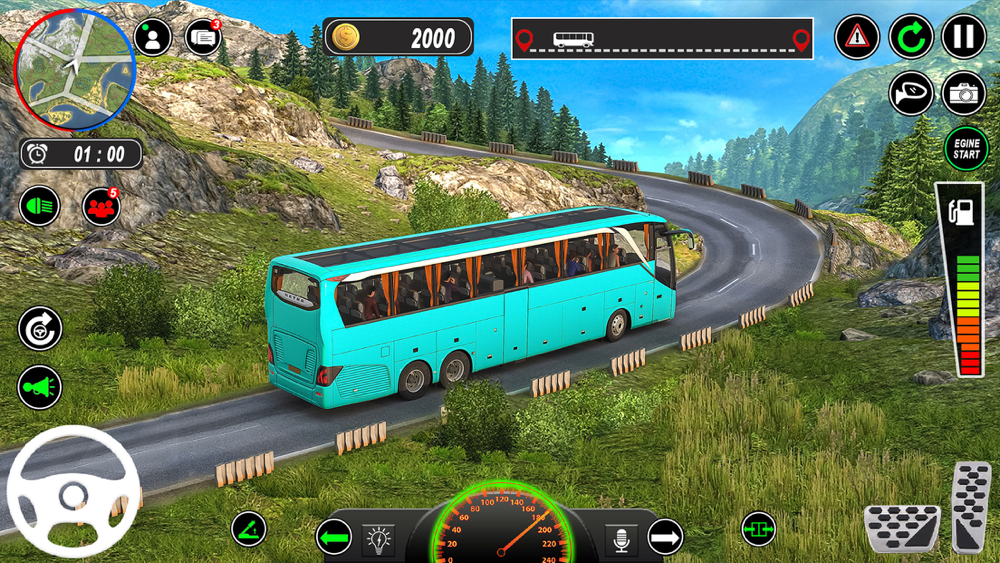The width and height of the screenshot is (1000, 563).
Task: Click the green restart arrow button
Action: coord(911,38)
